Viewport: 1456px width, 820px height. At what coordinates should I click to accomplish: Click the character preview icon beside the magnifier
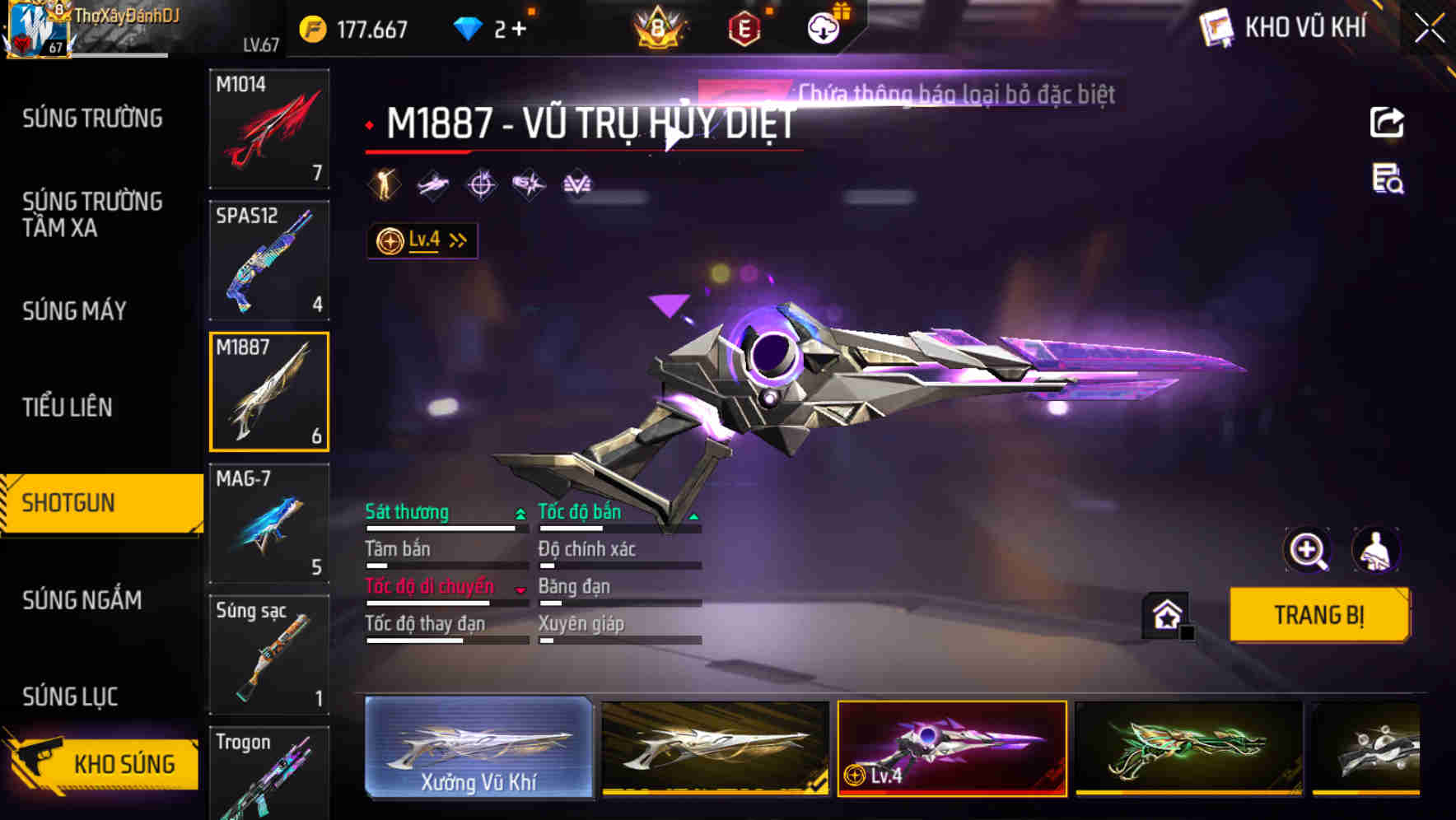tap(1378, 550)
